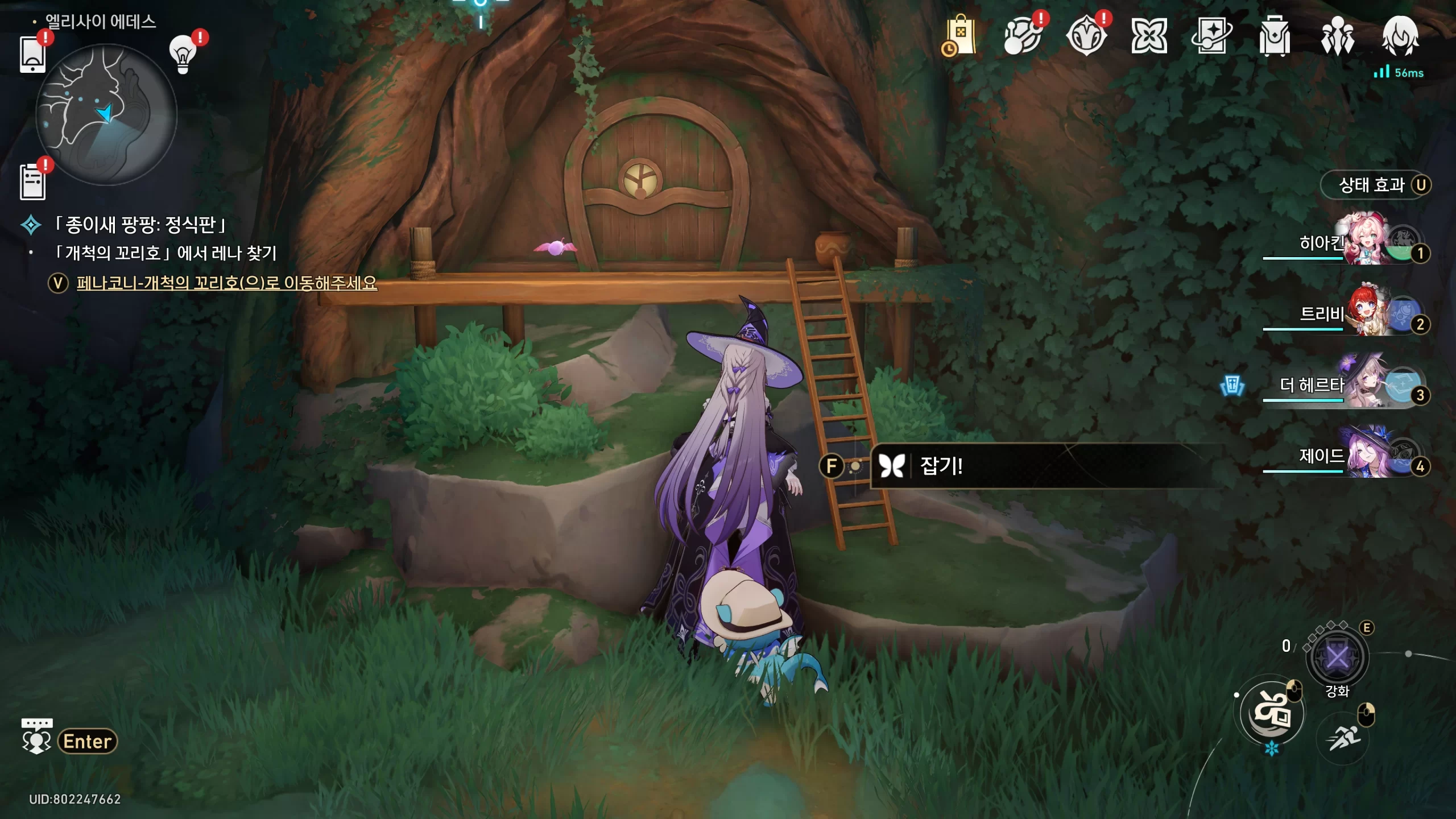Activate the 강화 technique skill
The image size is (1456, 819).
click(1337, 658)
